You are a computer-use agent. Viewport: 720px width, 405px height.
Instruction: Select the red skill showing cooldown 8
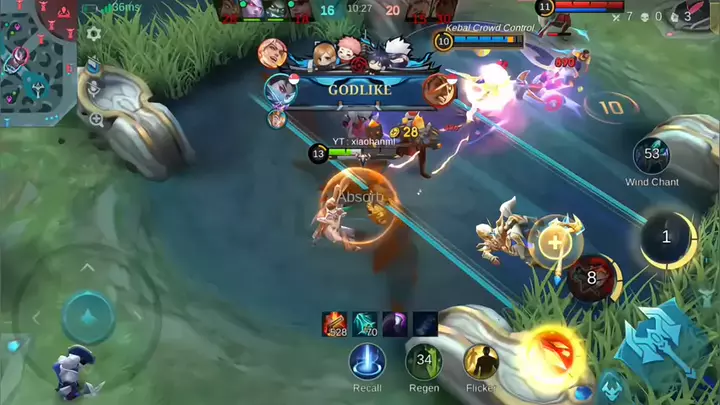(591, 278)
